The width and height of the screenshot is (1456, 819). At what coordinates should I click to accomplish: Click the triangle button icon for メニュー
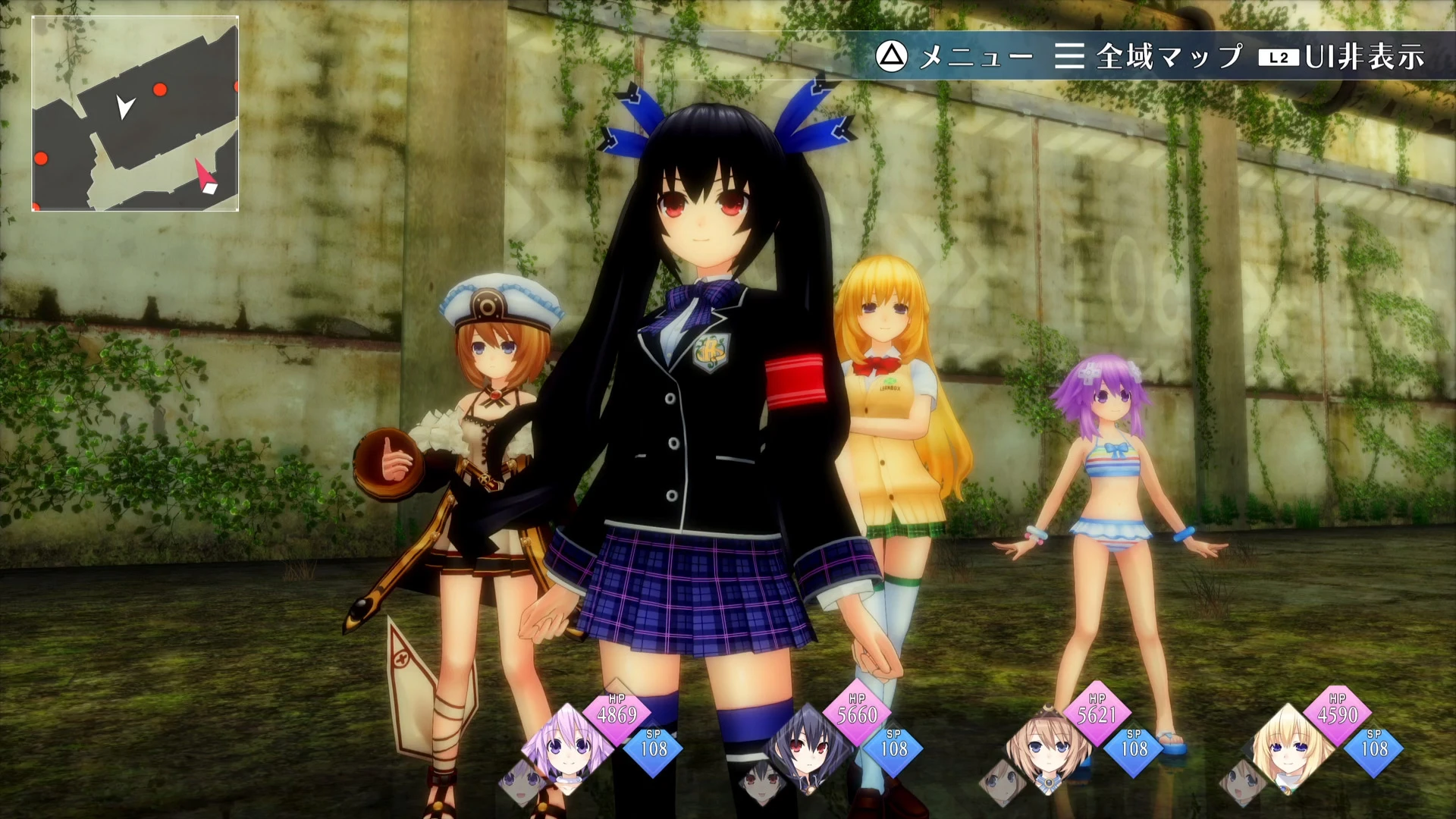coord(891,55)
